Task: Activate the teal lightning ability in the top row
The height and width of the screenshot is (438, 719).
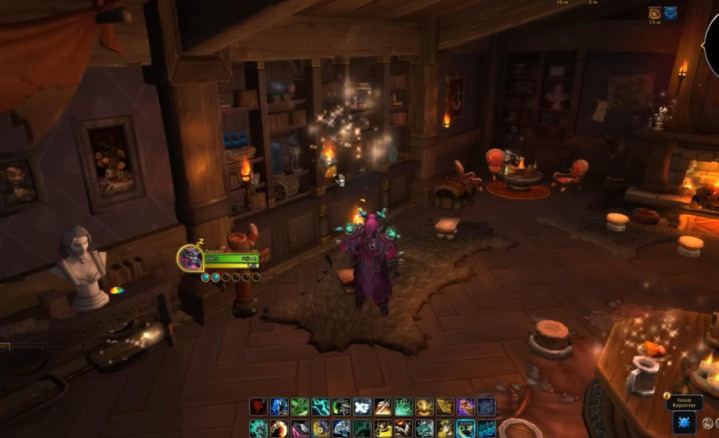Action: [x=321, y=407]
